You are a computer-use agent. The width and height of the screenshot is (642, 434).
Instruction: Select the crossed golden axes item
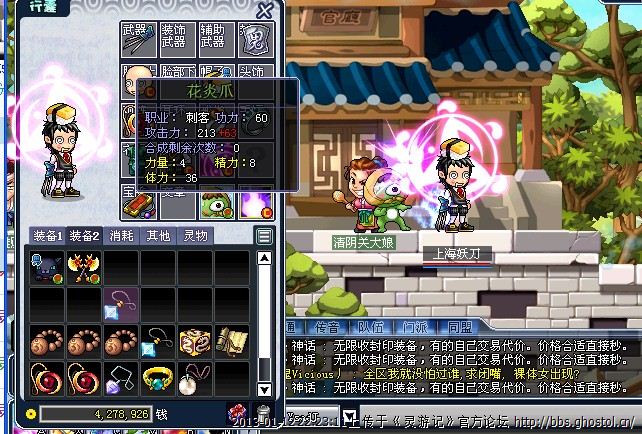[83, 267]
